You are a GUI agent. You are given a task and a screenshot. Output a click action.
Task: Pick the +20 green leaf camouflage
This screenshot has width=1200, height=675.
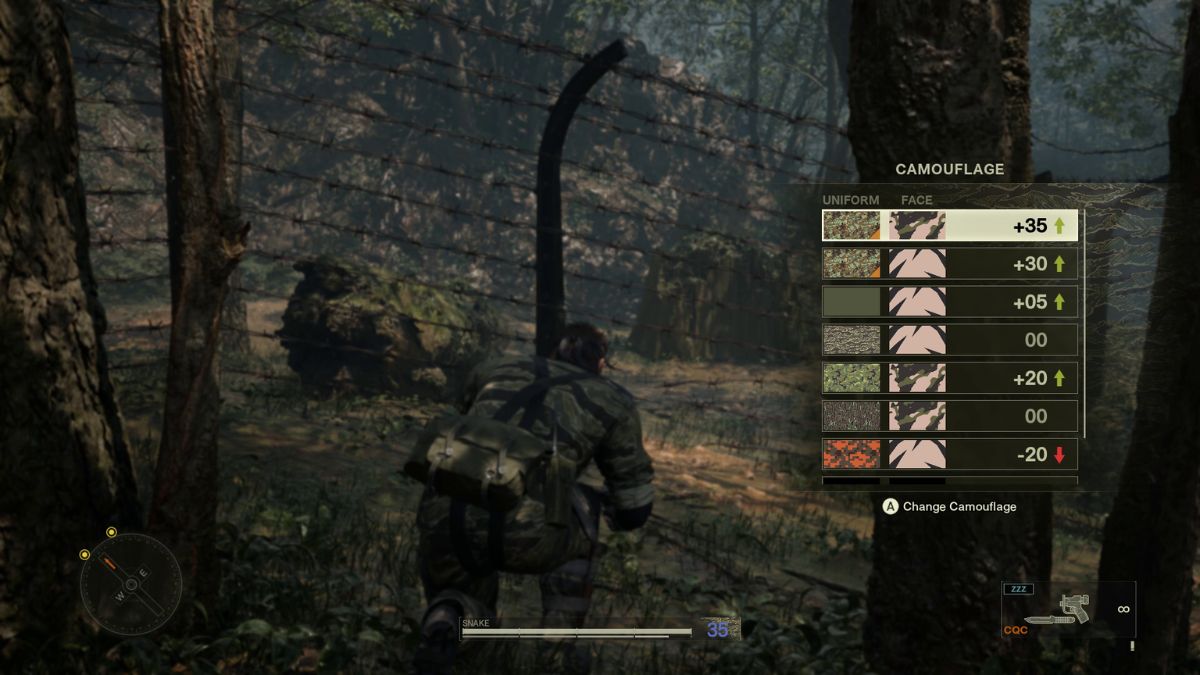949,378
